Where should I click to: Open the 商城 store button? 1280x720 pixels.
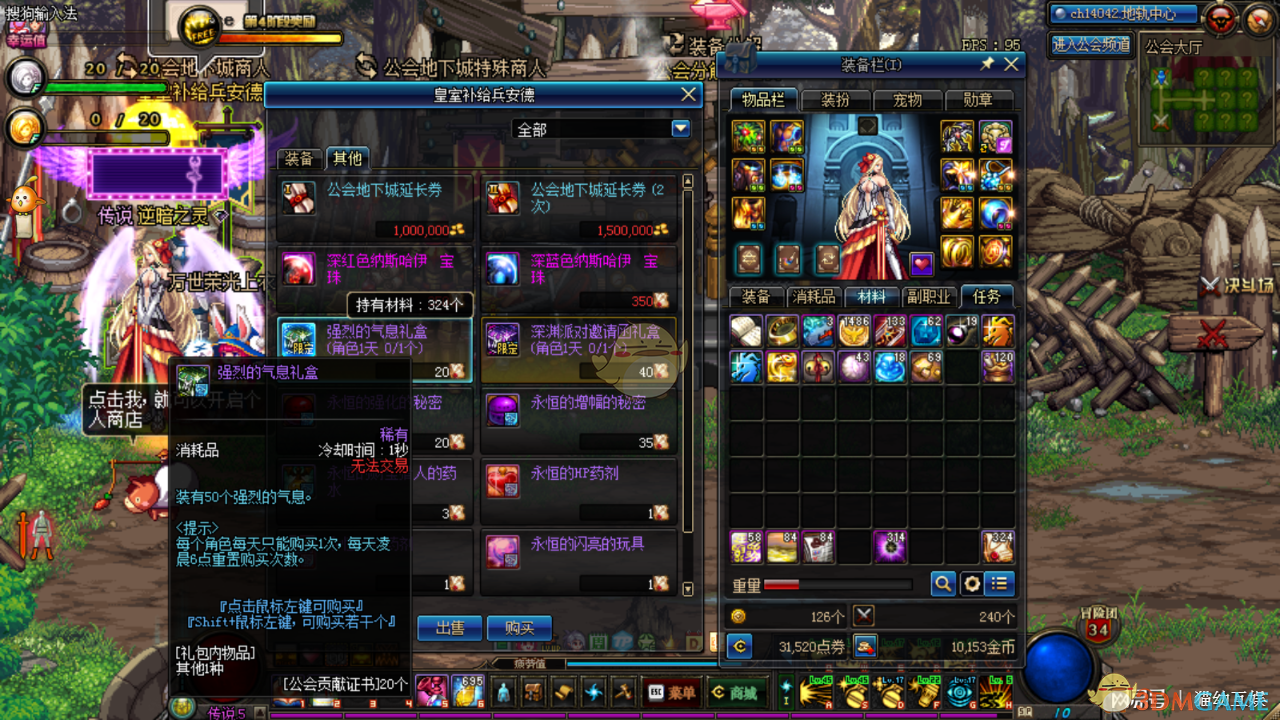click(x=735, y=692)
